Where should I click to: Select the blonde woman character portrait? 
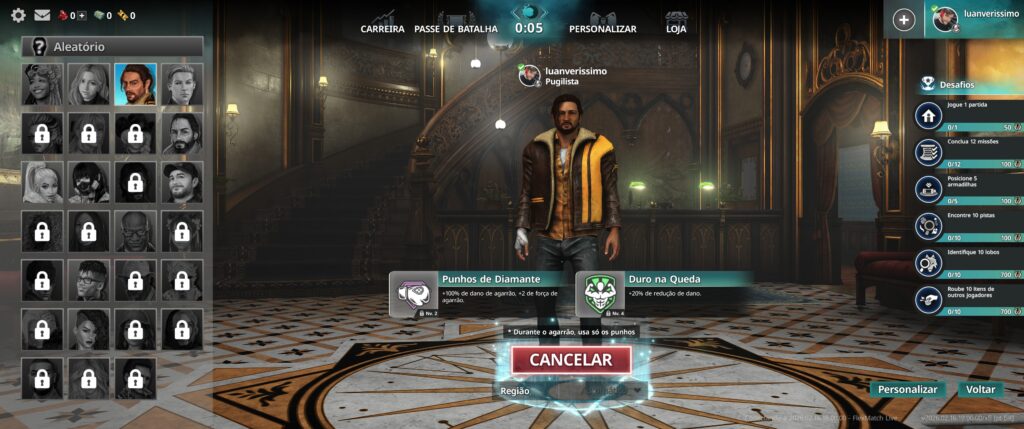pyautogui.click(x=89, y=85)
